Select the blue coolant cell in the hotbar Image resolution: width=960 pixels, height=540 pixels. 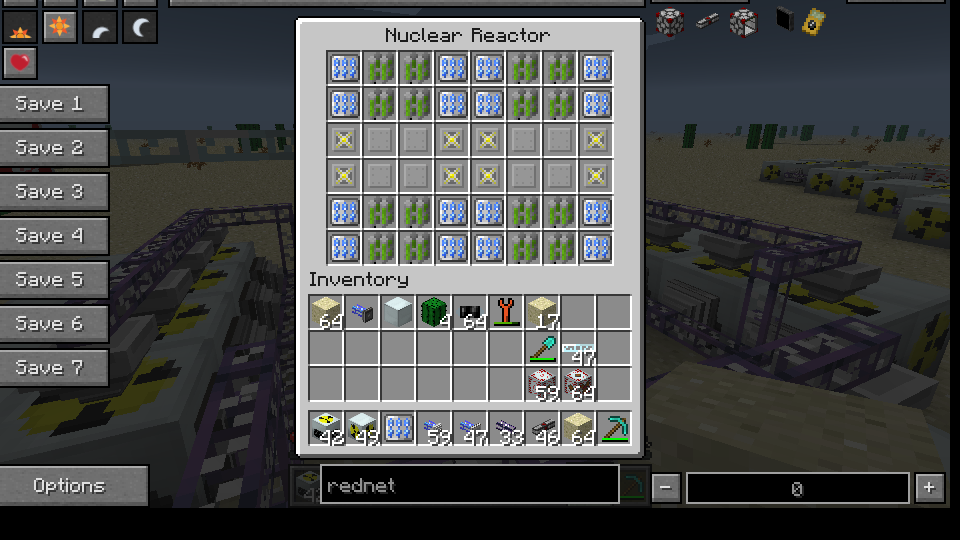click(398, 429)
